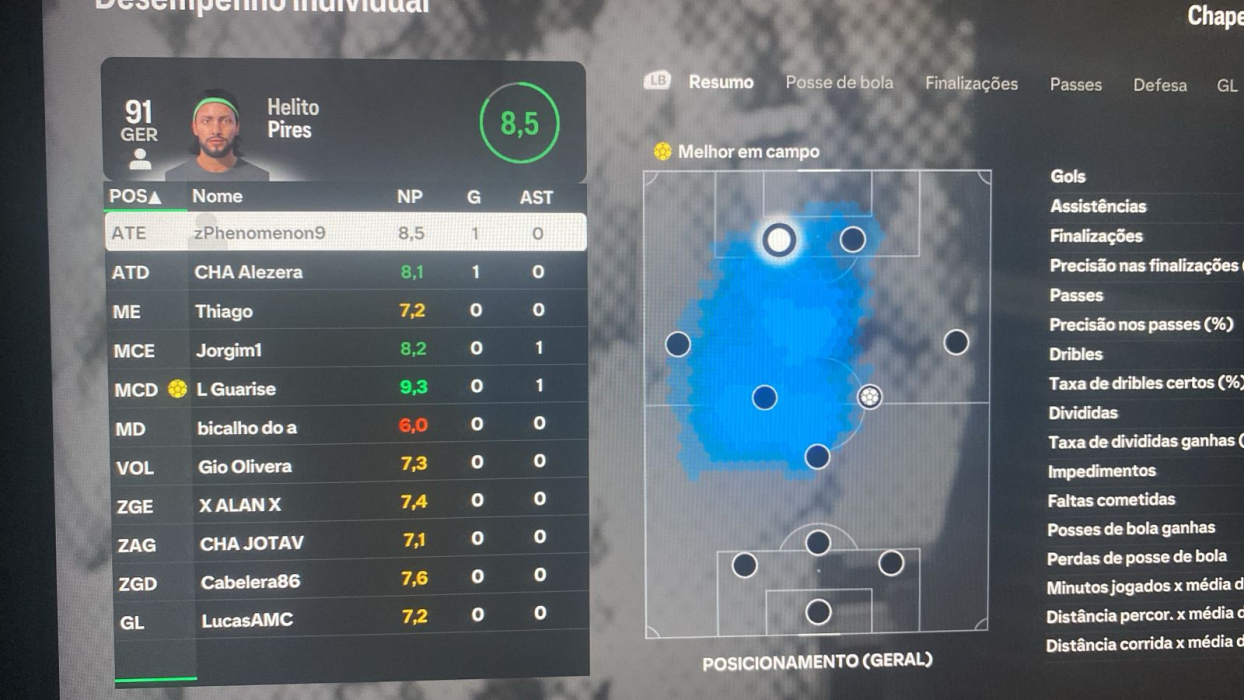Choose the bicalho do a row
This screenshot has height=700, width=1244.
click(345, 428)
